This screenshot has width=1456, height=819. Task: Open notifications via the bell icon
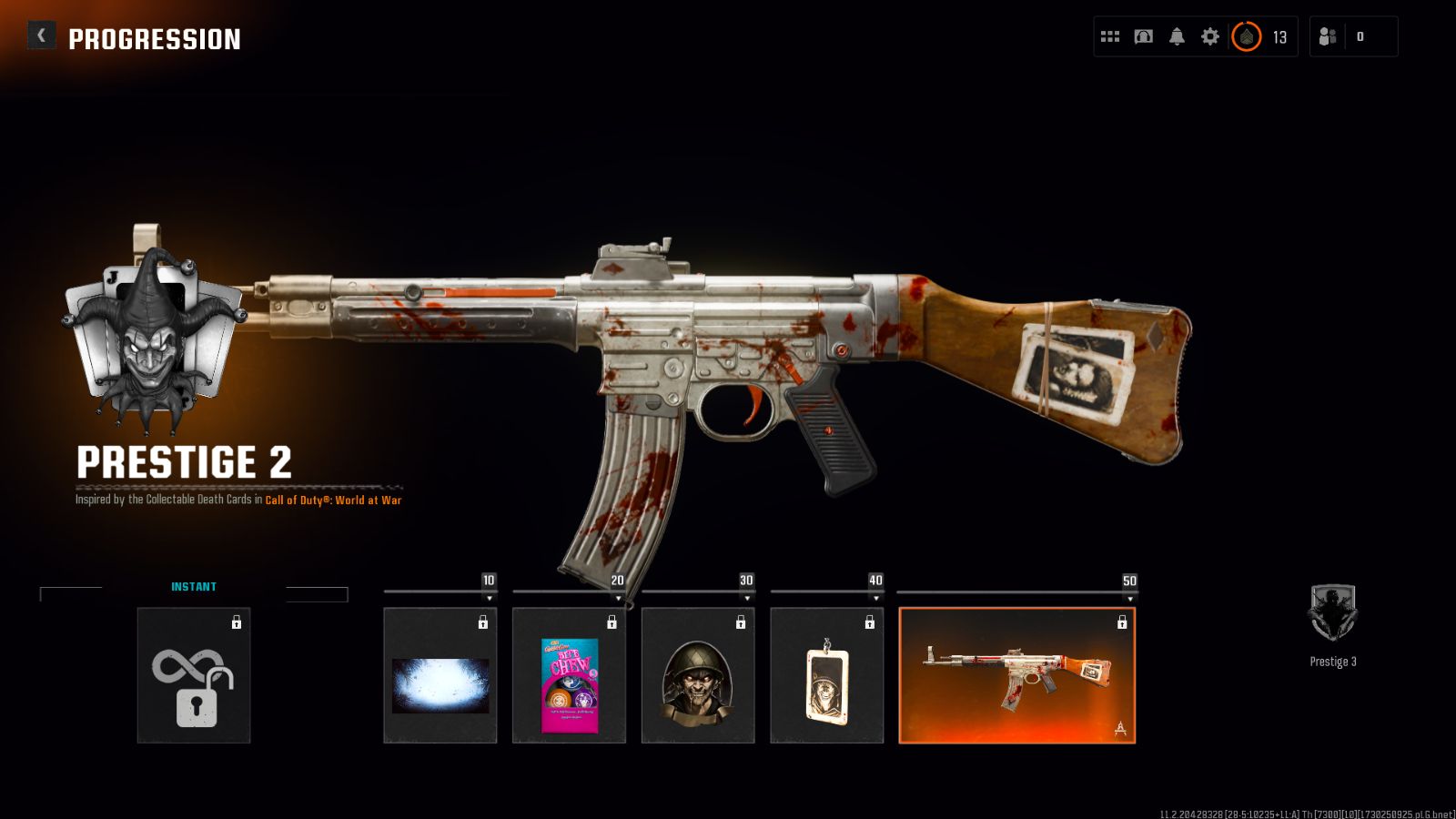click(x=1177, y=36)
